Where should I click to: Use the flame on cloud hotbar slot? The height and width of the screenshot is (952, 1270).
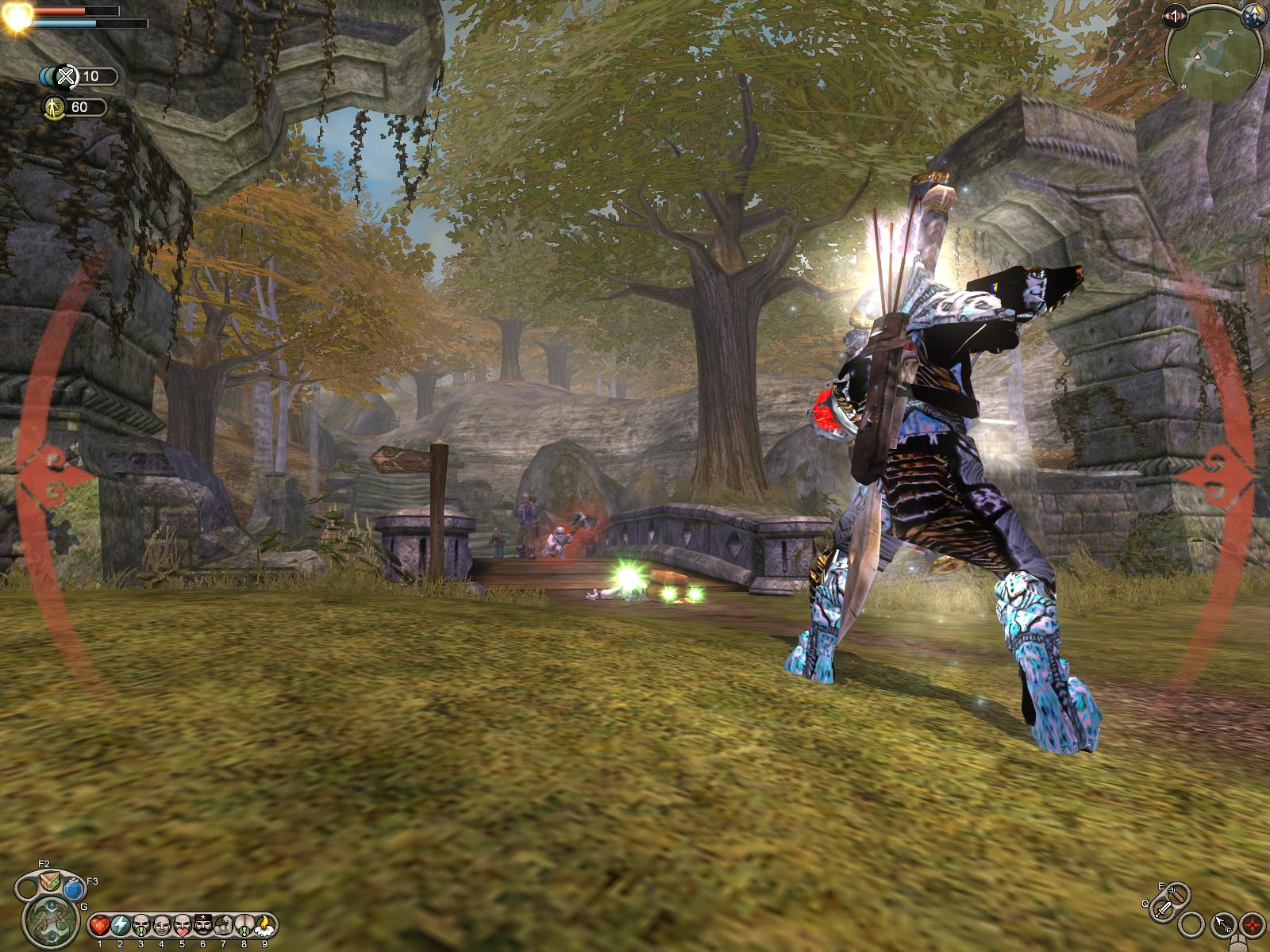[x=264, y=925]
